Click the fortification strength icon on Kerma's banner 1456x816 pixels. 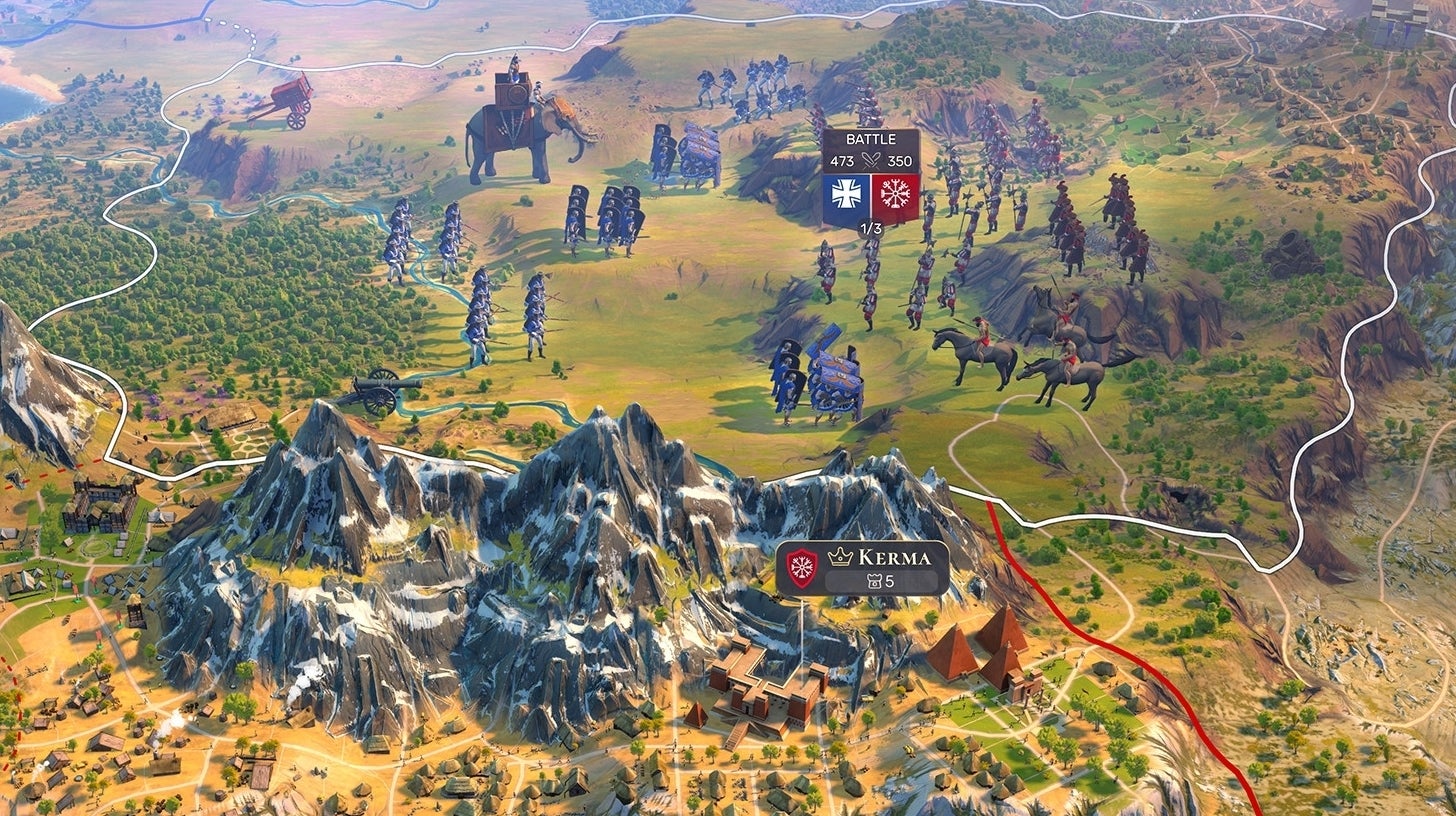(x=875, y=580)
